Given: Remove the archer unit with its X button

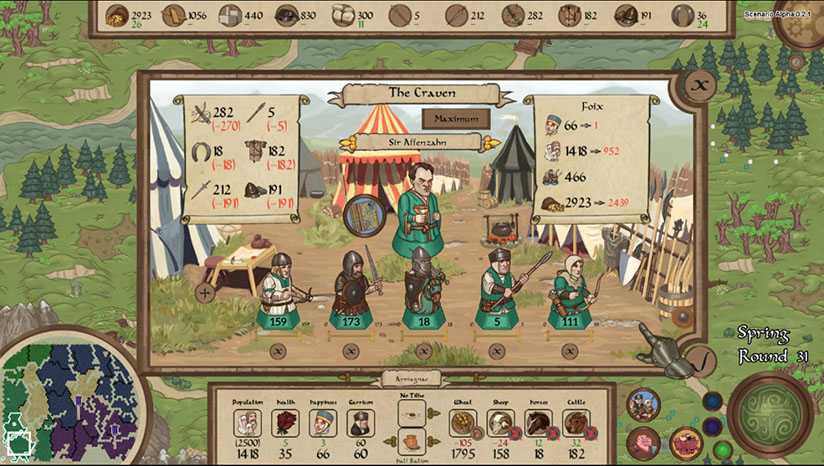Looking at the screenshot, I should [570, 351].
